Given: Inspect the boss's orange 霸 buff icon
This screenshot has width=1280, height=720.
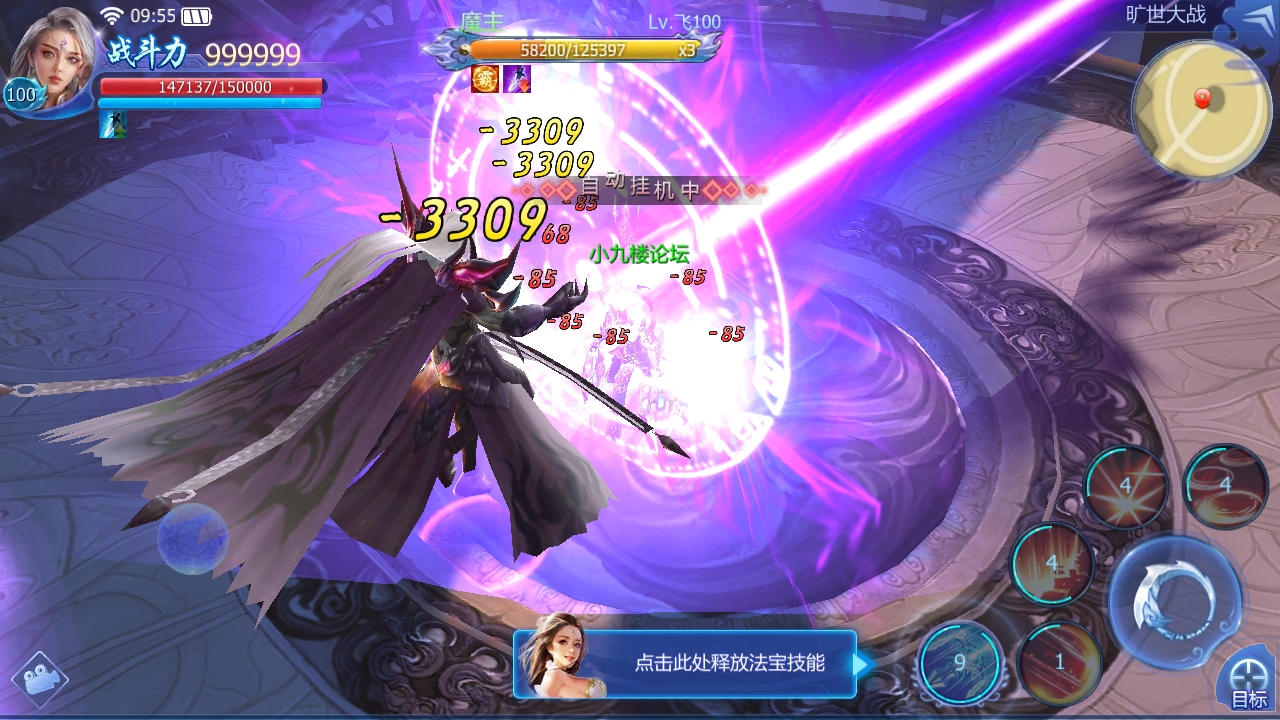Looking at the screenshot, I should point(485,79).
